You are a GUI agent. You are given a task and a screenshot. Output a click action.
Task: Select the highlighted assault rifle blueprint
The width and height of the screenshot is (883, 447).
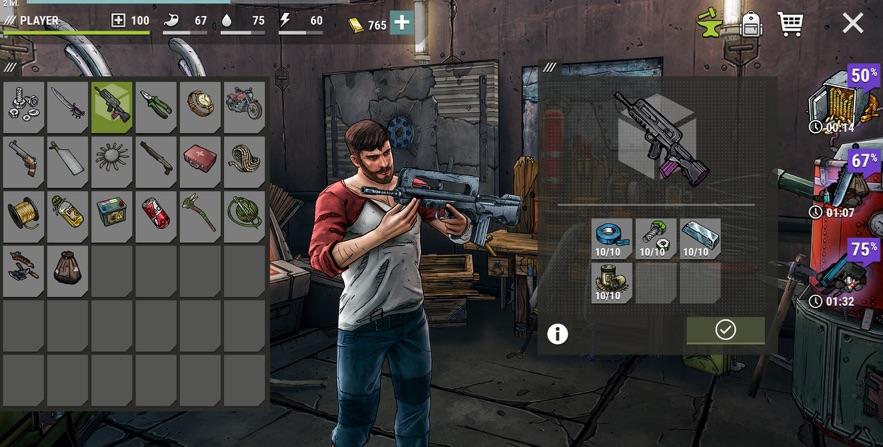[x=112, y=106]
